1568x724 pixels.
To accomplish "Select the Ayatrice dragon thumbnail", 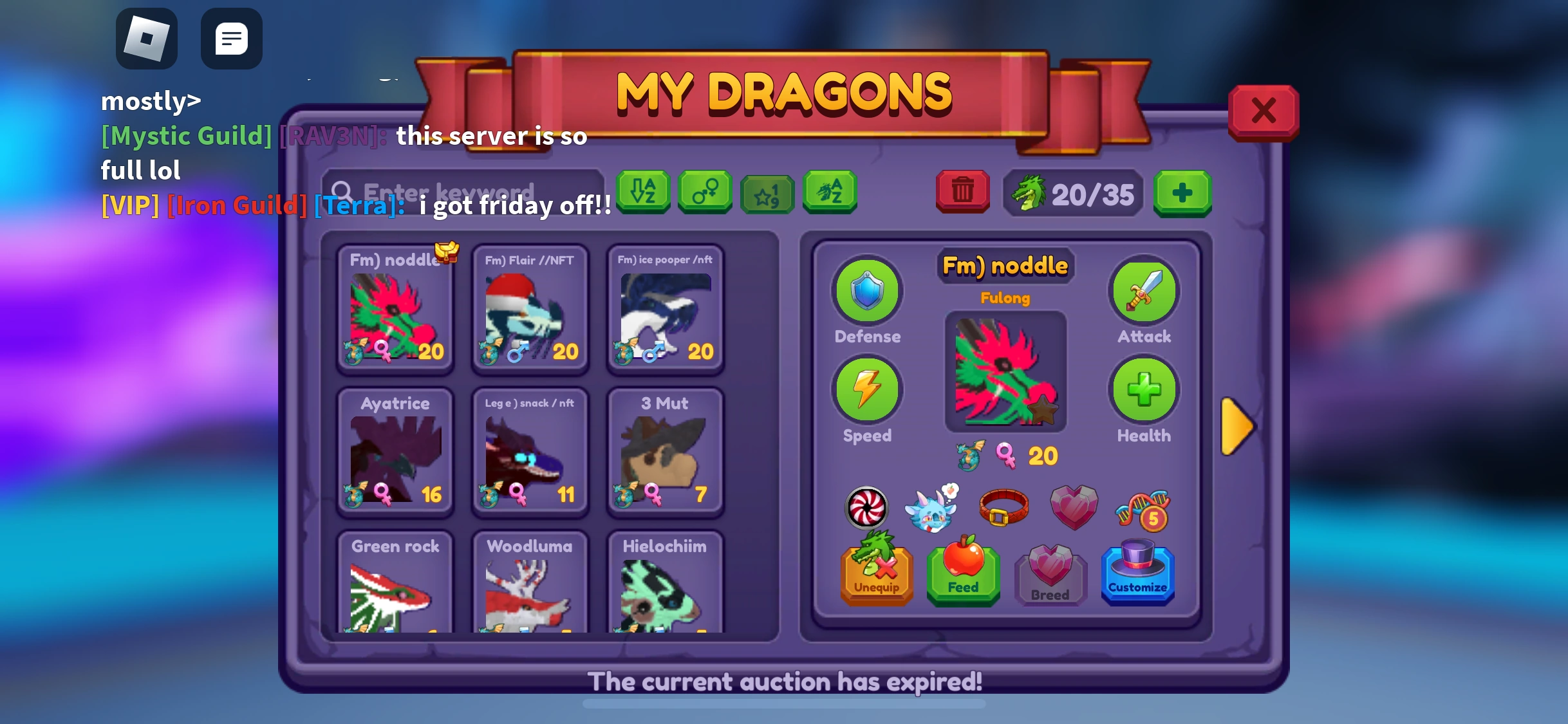I will pos(395,450).
